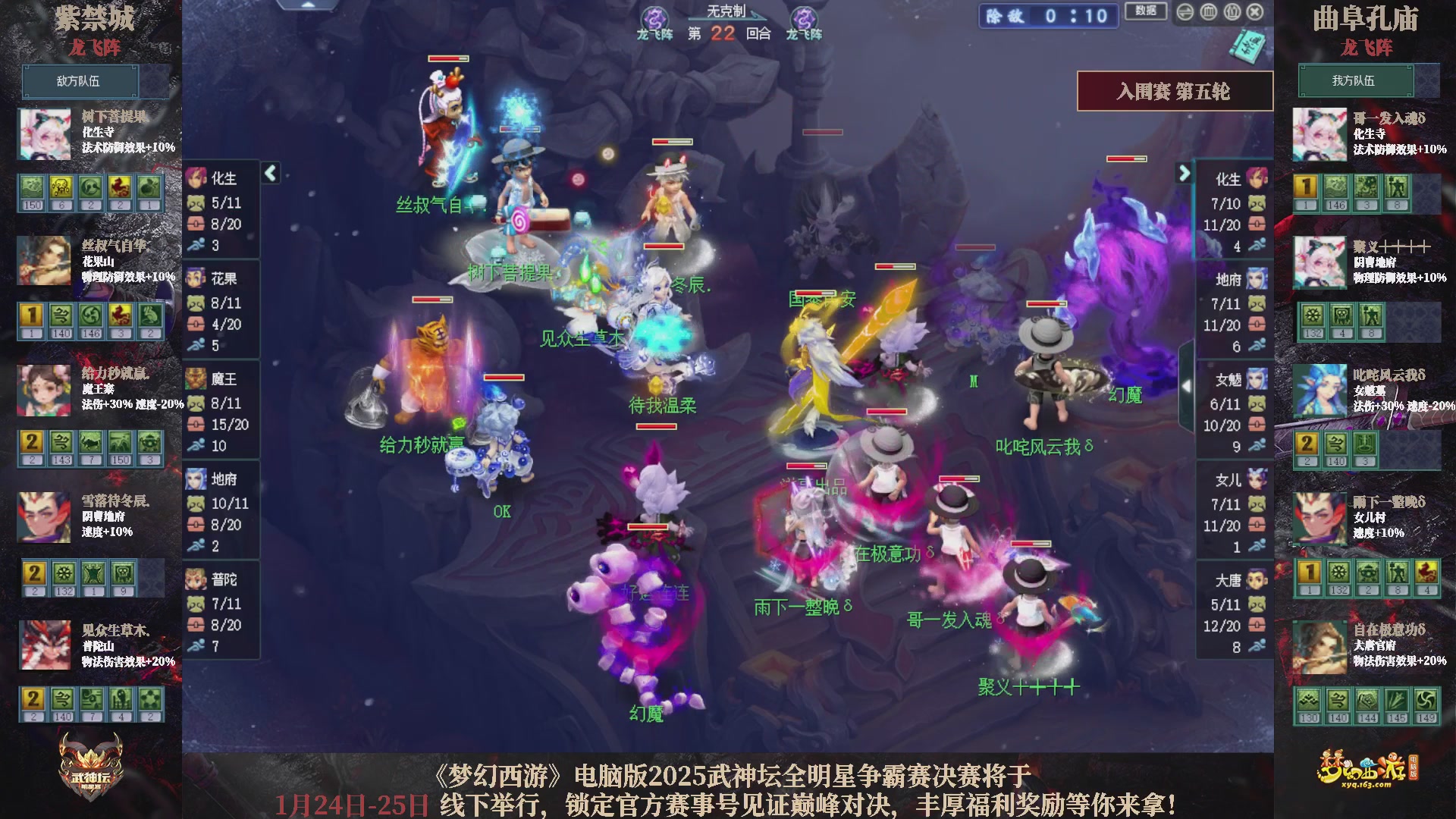Click the 入围赛 第五轮 banner
This screenshot has width=1456, height=819.
tap(1174, 90)
